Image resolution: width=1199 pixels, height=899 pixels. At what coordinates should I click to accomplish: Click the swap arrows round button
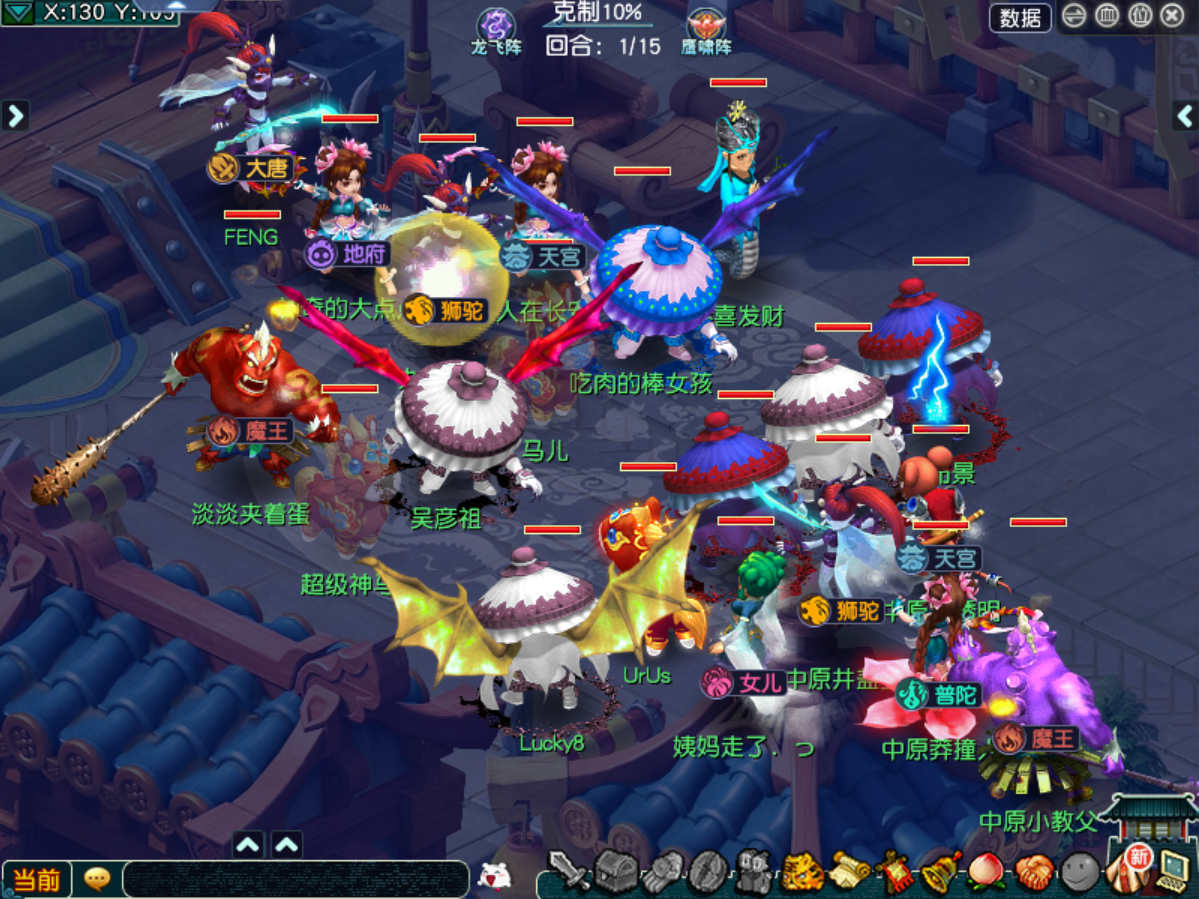pyautogui.click(x=1075, y=16)
